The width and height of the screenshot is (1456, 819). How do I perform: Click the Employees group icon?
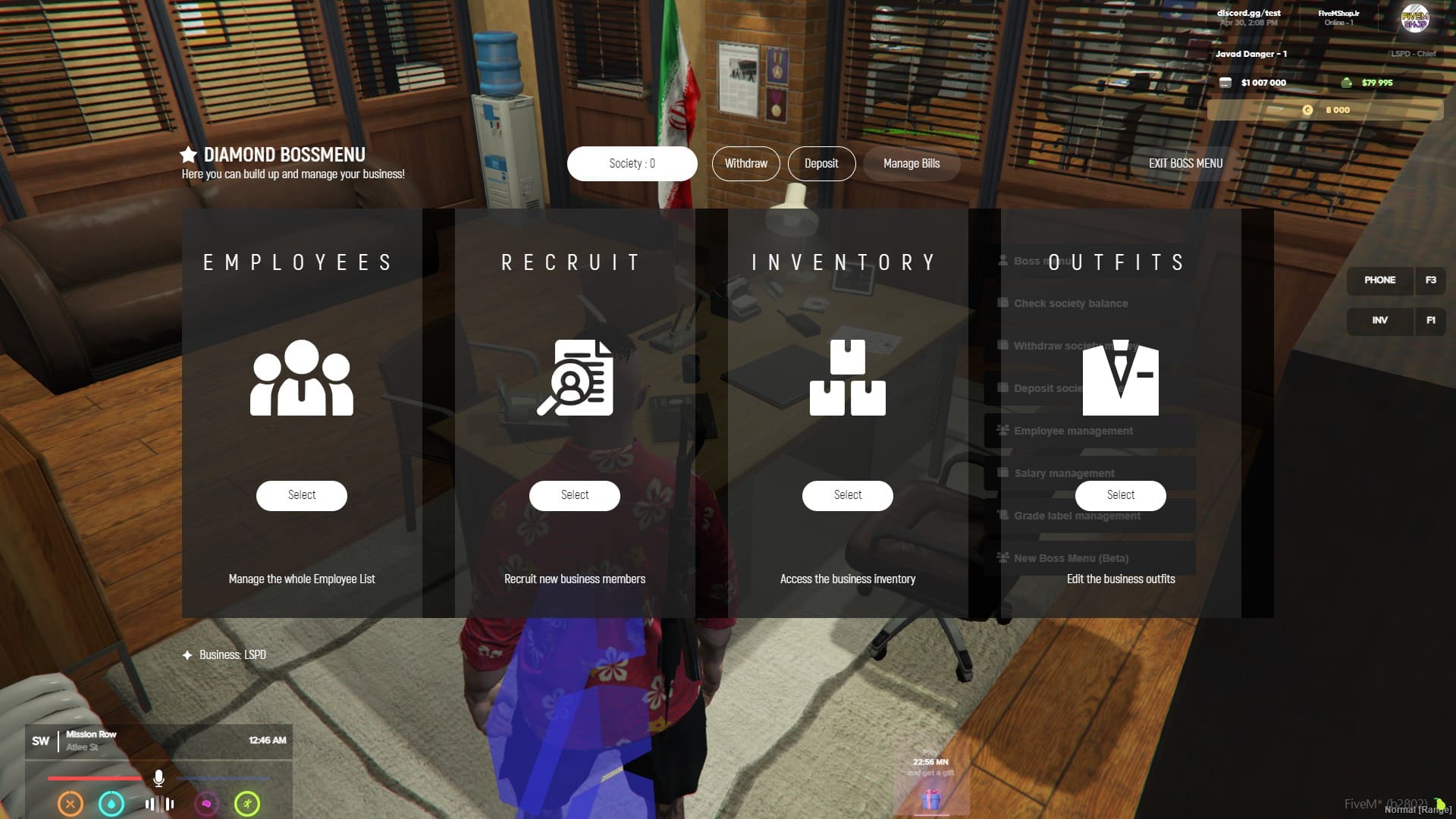(302, 378)
